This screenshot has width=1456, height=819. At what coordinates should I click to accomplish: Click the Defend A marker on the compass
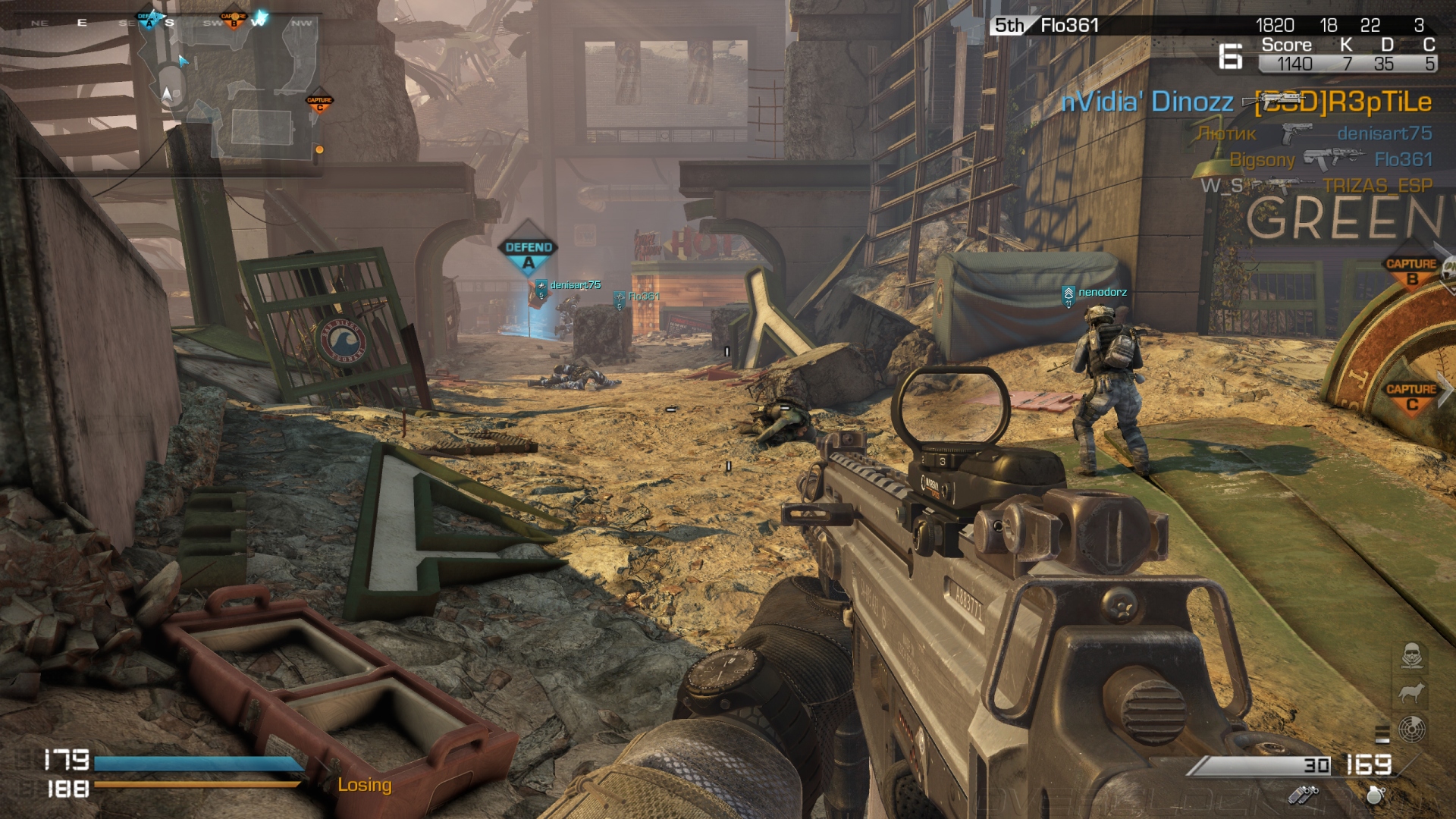(x=149, y=19)
